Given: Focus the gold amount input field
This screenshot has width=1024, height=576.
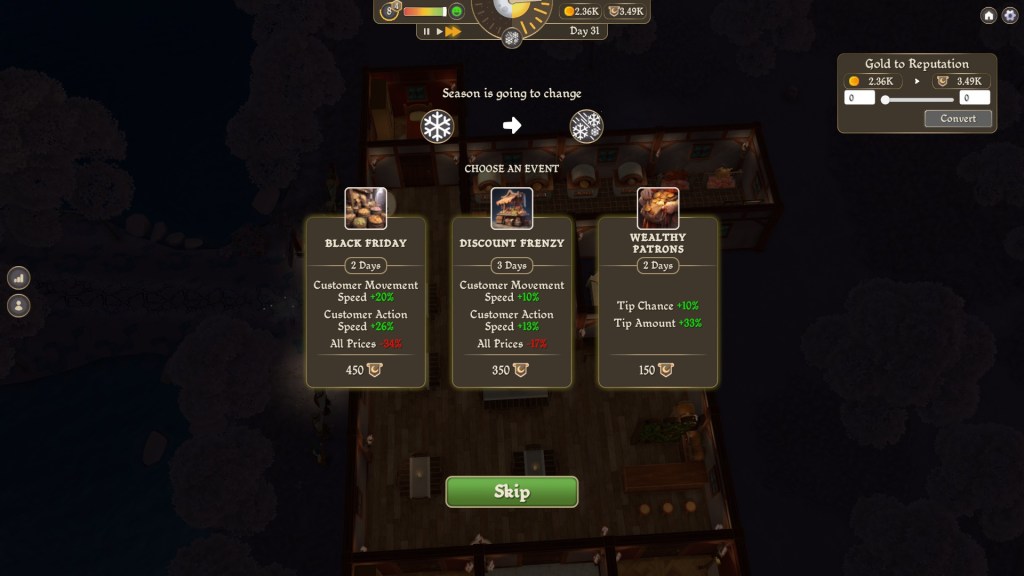Looking at the screenshot, I should pos(860,98).
